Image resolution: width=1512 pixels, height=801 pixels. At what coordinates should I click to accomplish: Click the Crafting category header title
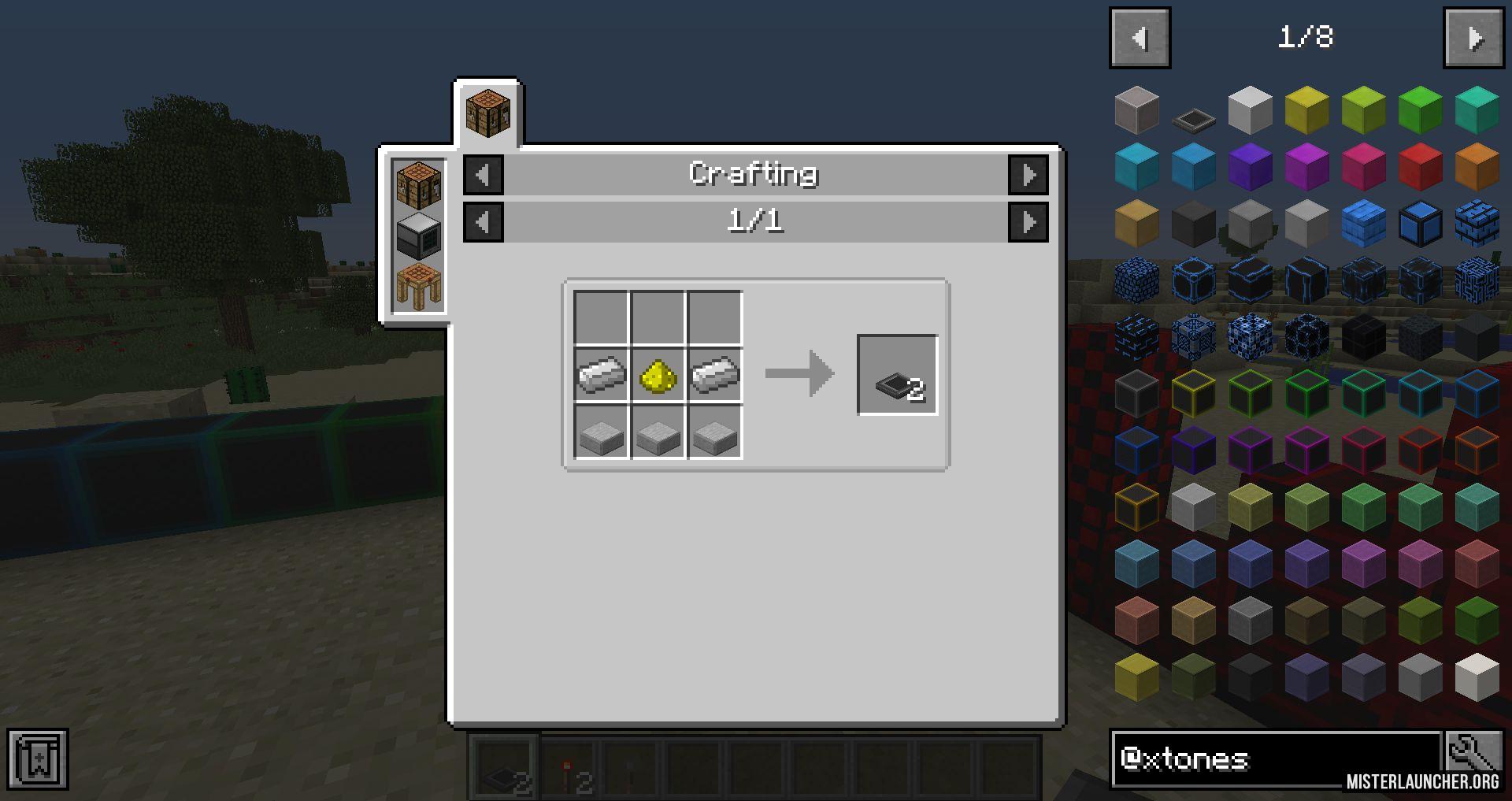tap(754, 174)
